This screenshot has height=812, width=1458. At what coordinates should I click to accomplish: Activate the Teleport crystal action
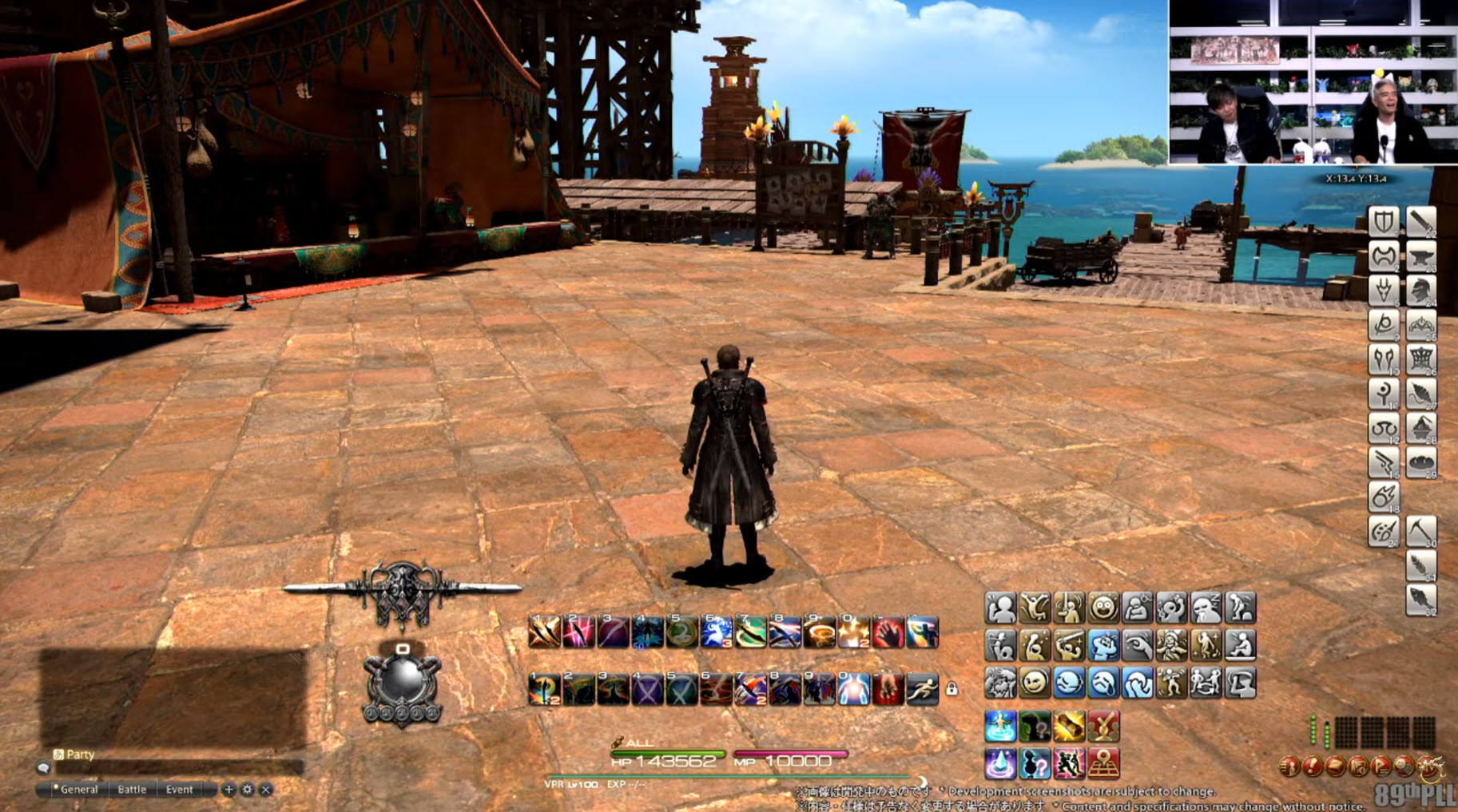(1000, 764)
